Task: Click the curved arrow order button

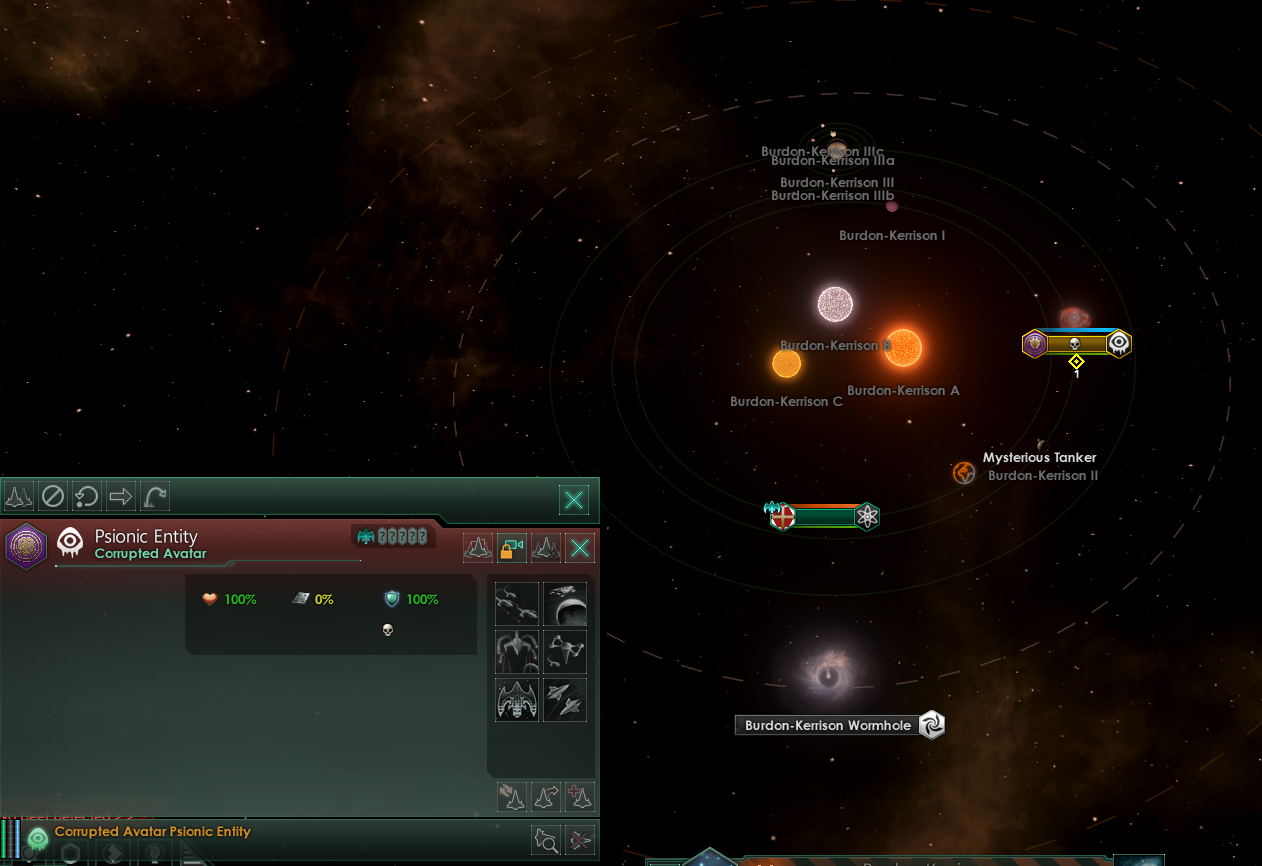Action: pyautogui.click(x=155, y=496)
